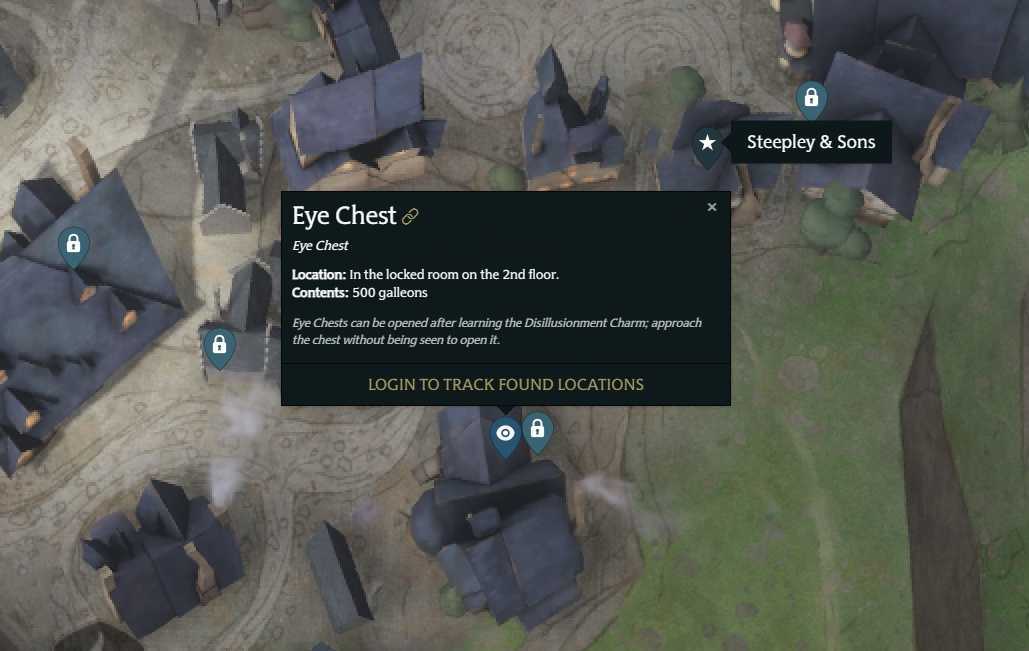Close the Eye Chest popup

point(712,207)
